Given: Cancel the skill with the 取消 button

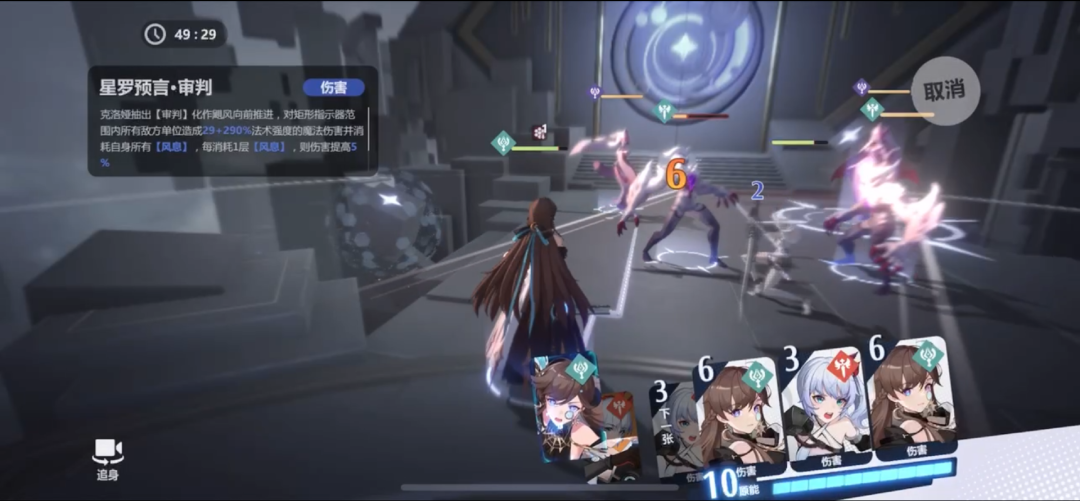Looking at the screenshot, I should click(944, 91).
